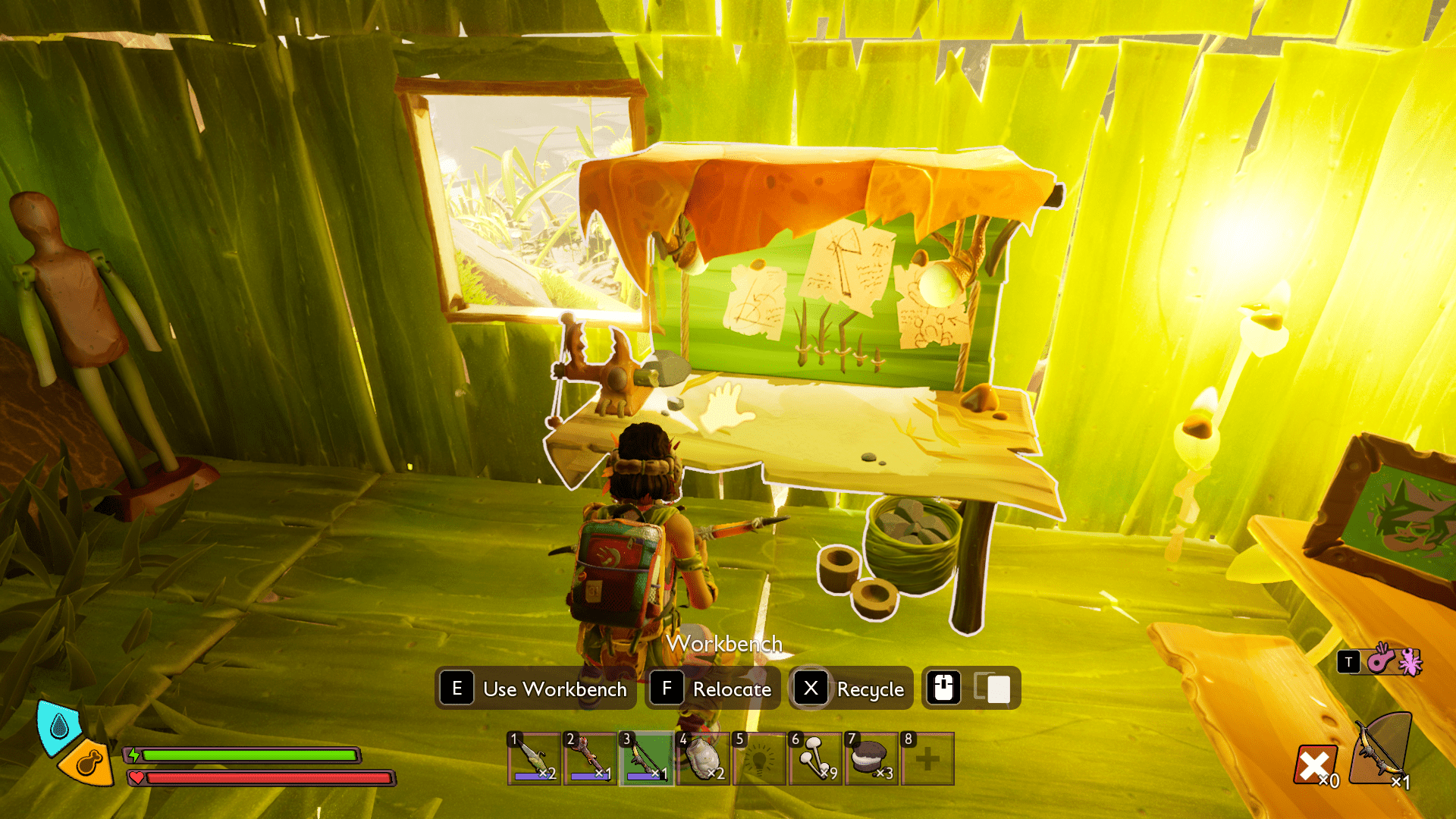1456x819 pixels.
Task: Click the T keybind badge beside buff icons
Action: (1348, 661)
